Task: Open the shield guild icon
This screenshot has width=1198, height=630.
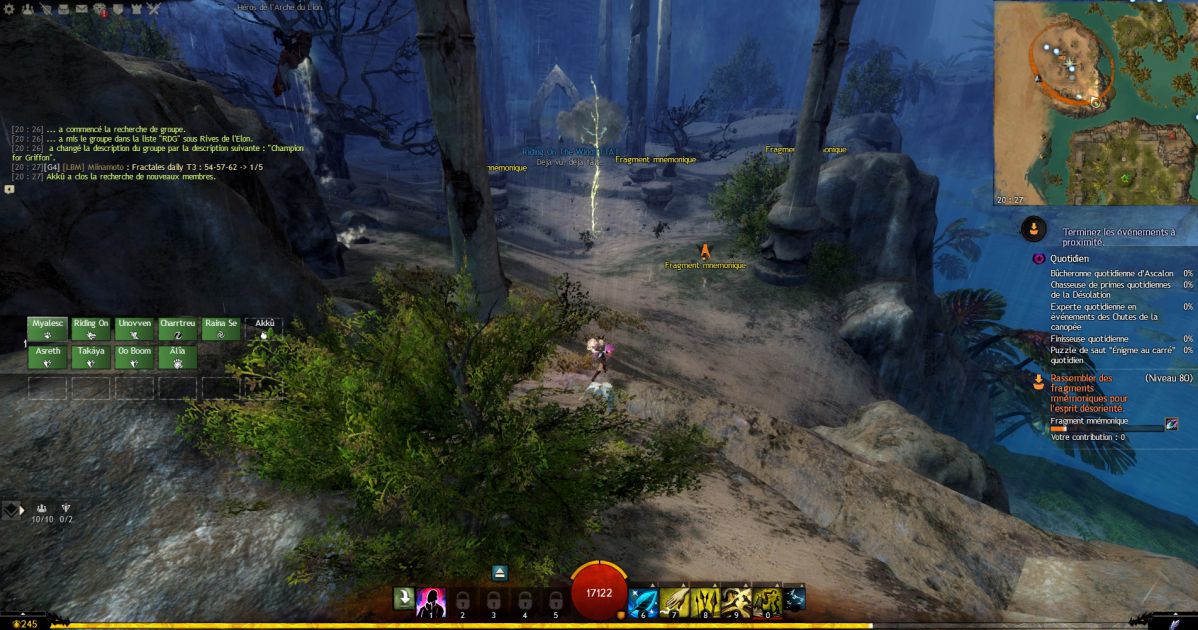Action: [x=118, y=9]
